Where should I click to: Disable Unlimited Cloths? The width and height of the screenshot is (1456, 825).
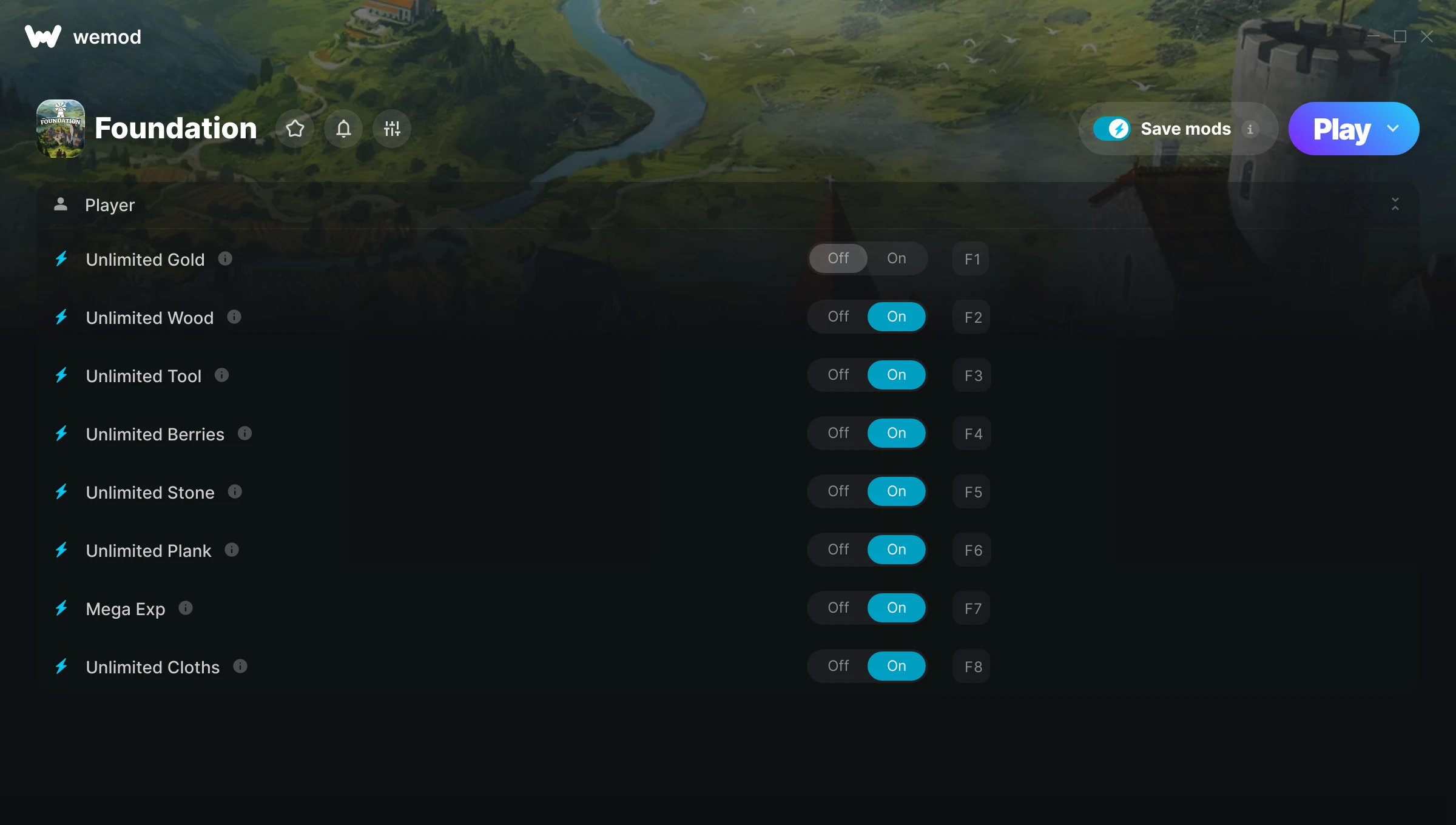pos(838,665)
